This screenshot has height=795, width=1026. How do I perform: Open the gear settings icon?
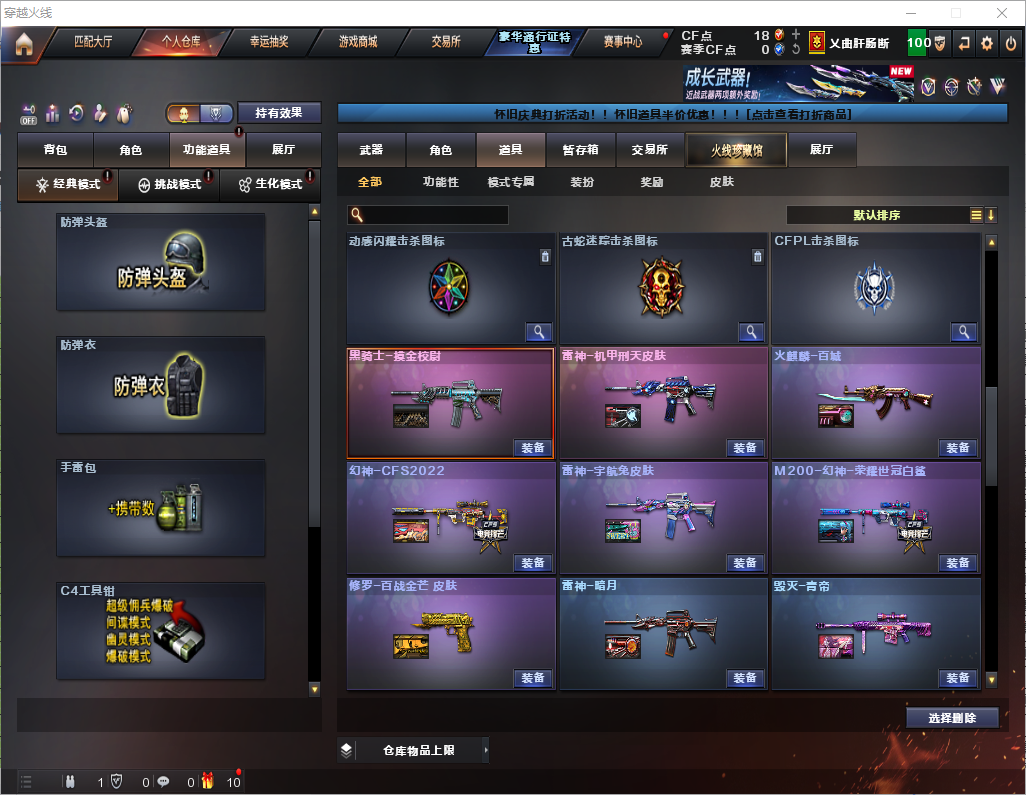coord(987,43)
